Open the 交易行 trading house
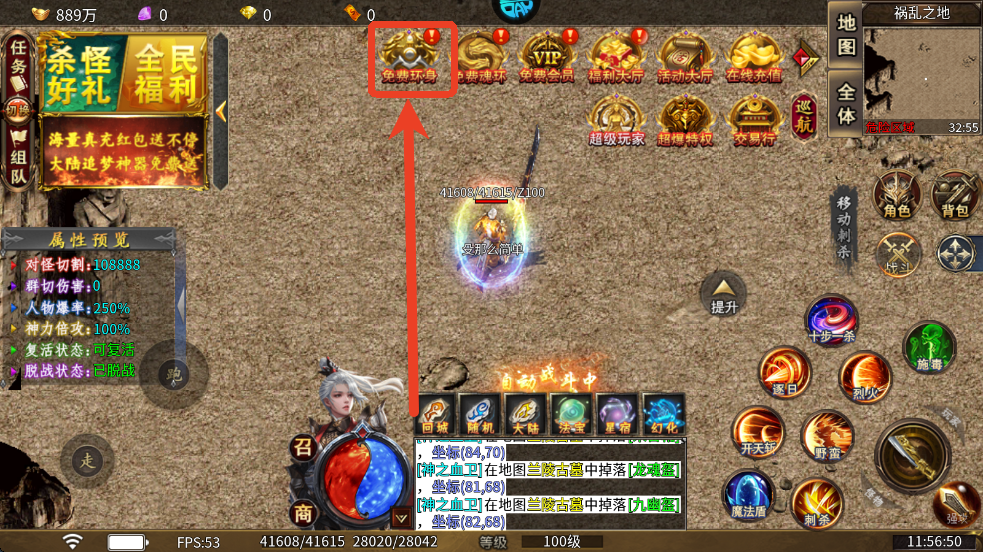Image resolution: width=983 pixels, height=552 pixels. (753, 120)
